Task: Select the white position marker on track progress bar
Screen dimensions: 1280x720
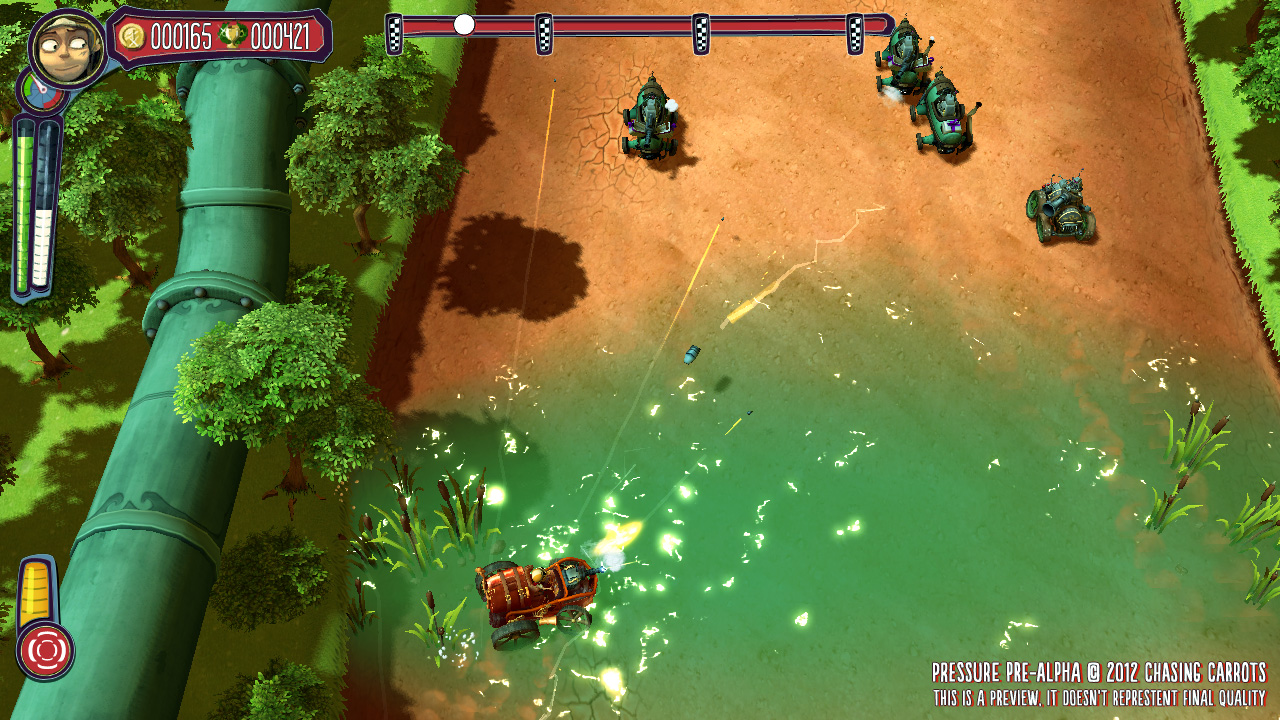Action: (x=464, y=25)
